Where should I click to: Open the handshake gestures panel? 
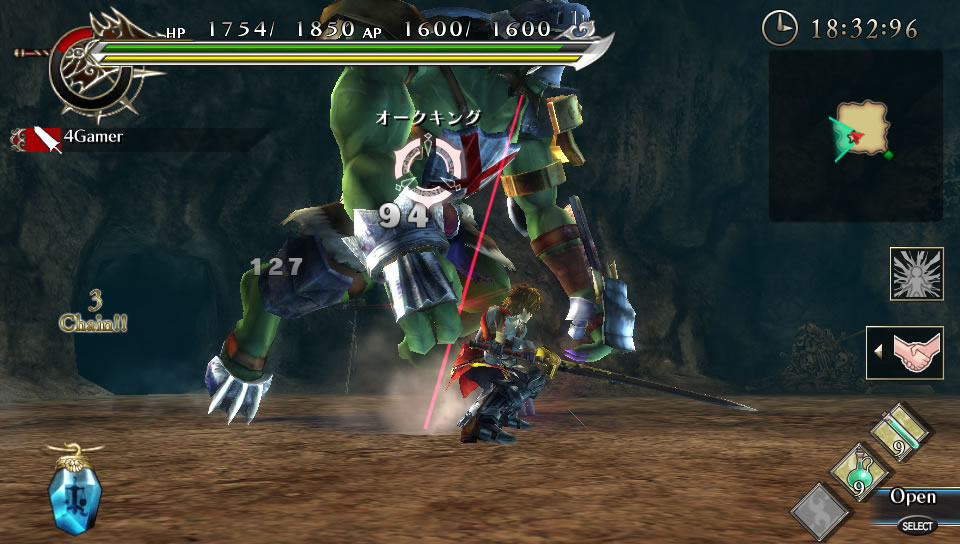905,353
